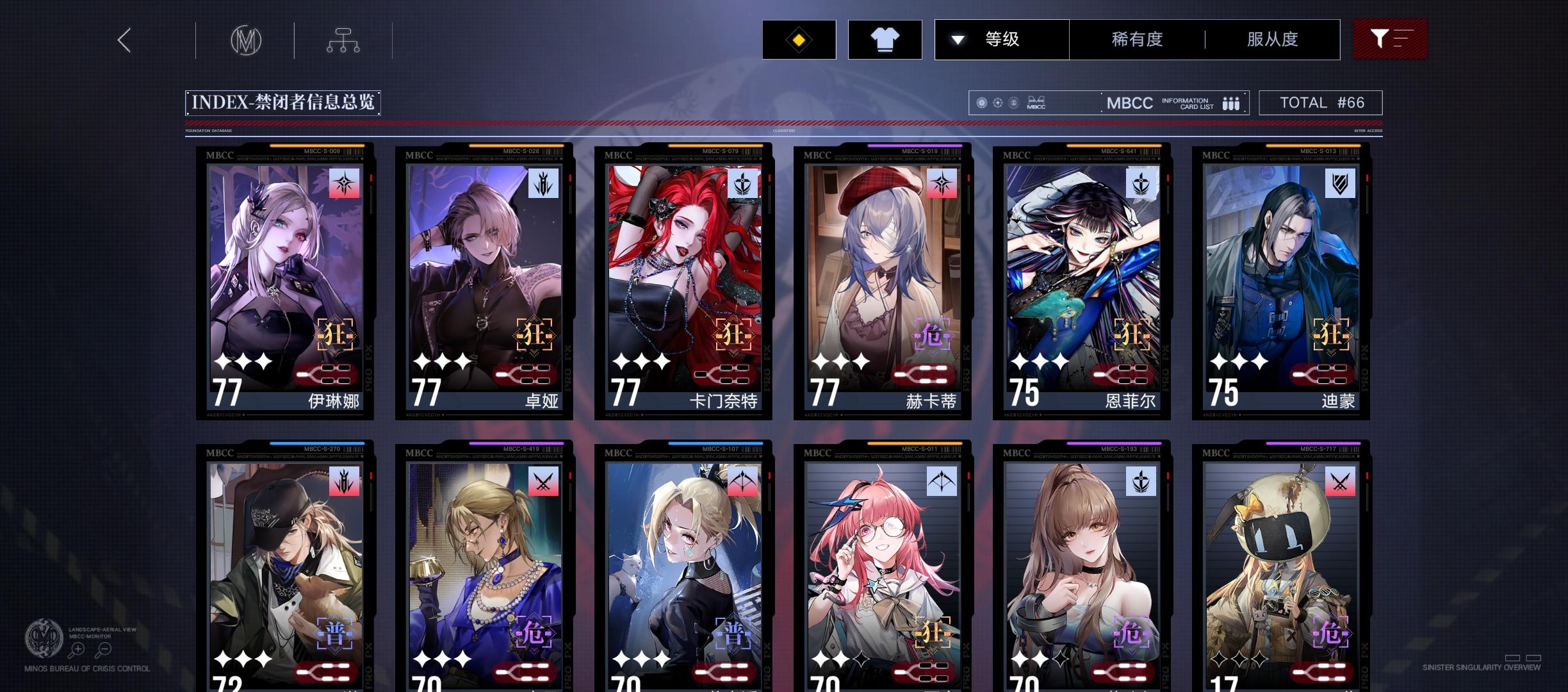Screen dimensions: 1568x692
Task: Click the class icon on Yilinna's card
Action: (345, 185)
